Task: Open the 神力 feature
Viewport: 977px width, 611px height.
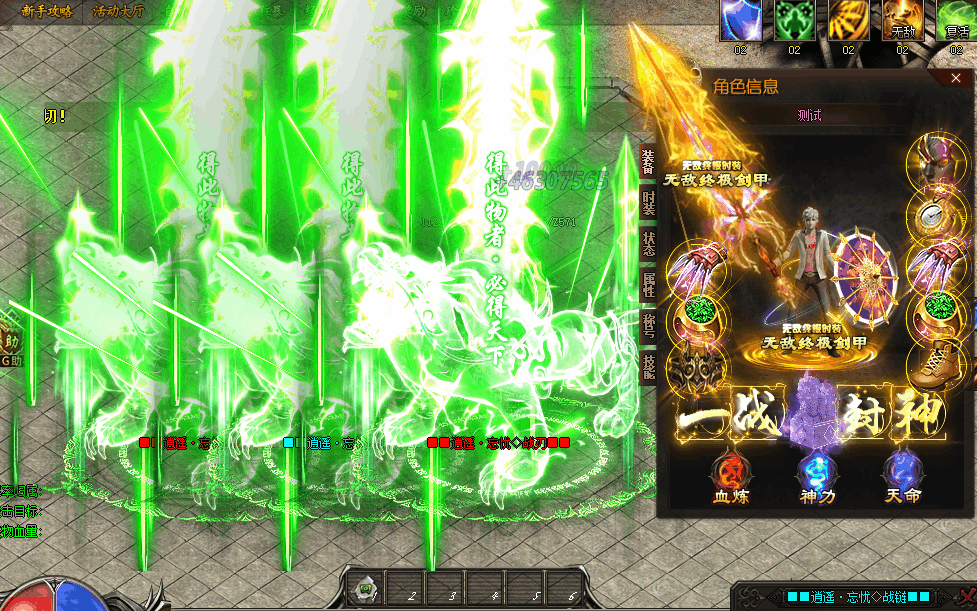Action: pos(814,475)
